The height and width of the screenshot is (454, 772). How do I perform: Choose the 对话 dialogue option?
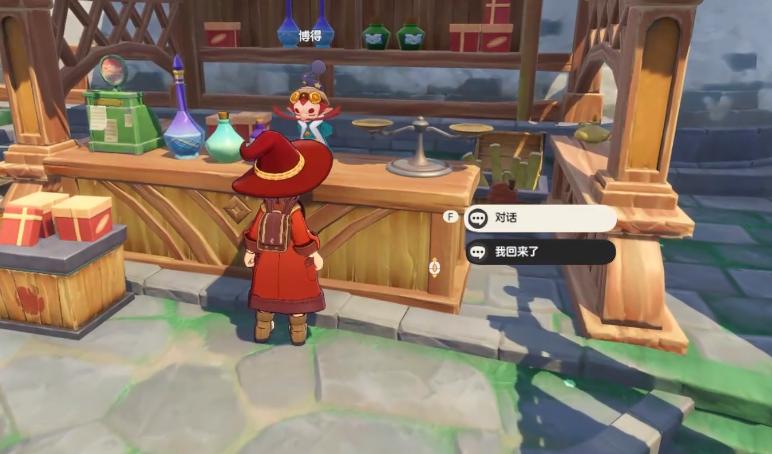[540, 218]
